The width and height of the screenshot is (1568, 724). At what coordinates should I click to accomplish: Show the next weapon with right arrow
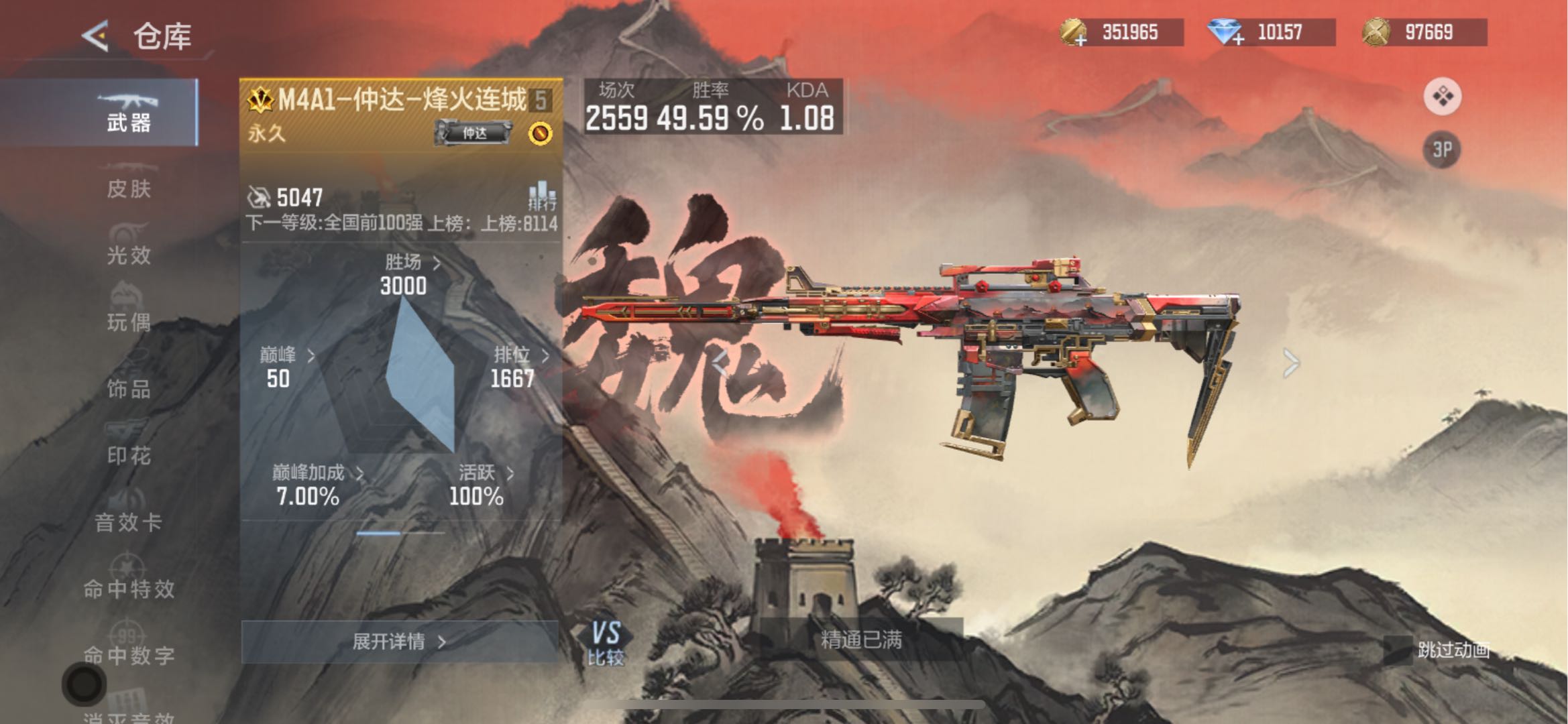tap(1291, 363)
